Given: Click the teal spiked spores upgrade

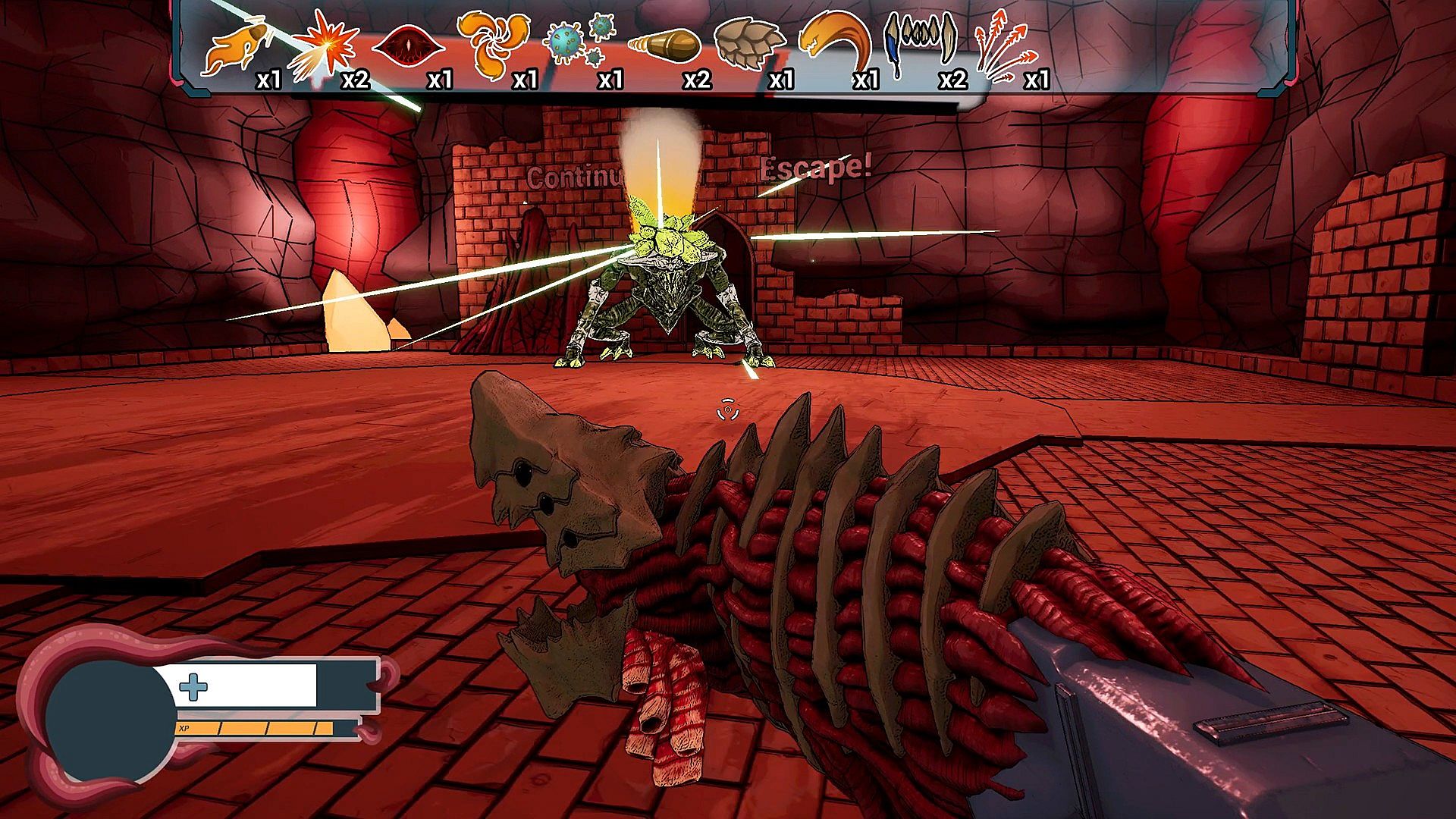Looking at the screenshot, I should click(x=580, y=41).
